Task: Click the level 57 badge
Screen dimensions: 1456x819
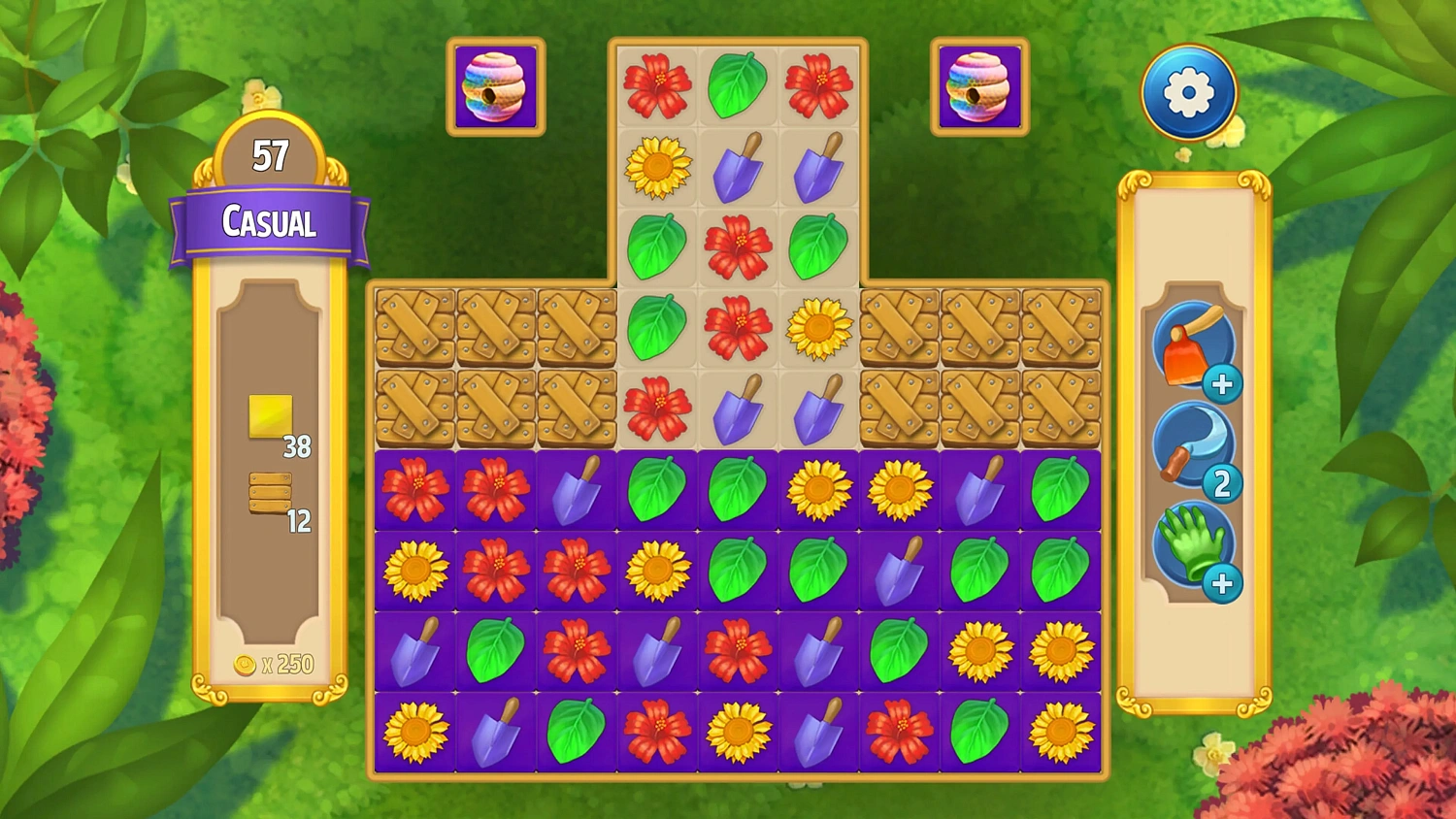Action: click(x=271, y=153)
